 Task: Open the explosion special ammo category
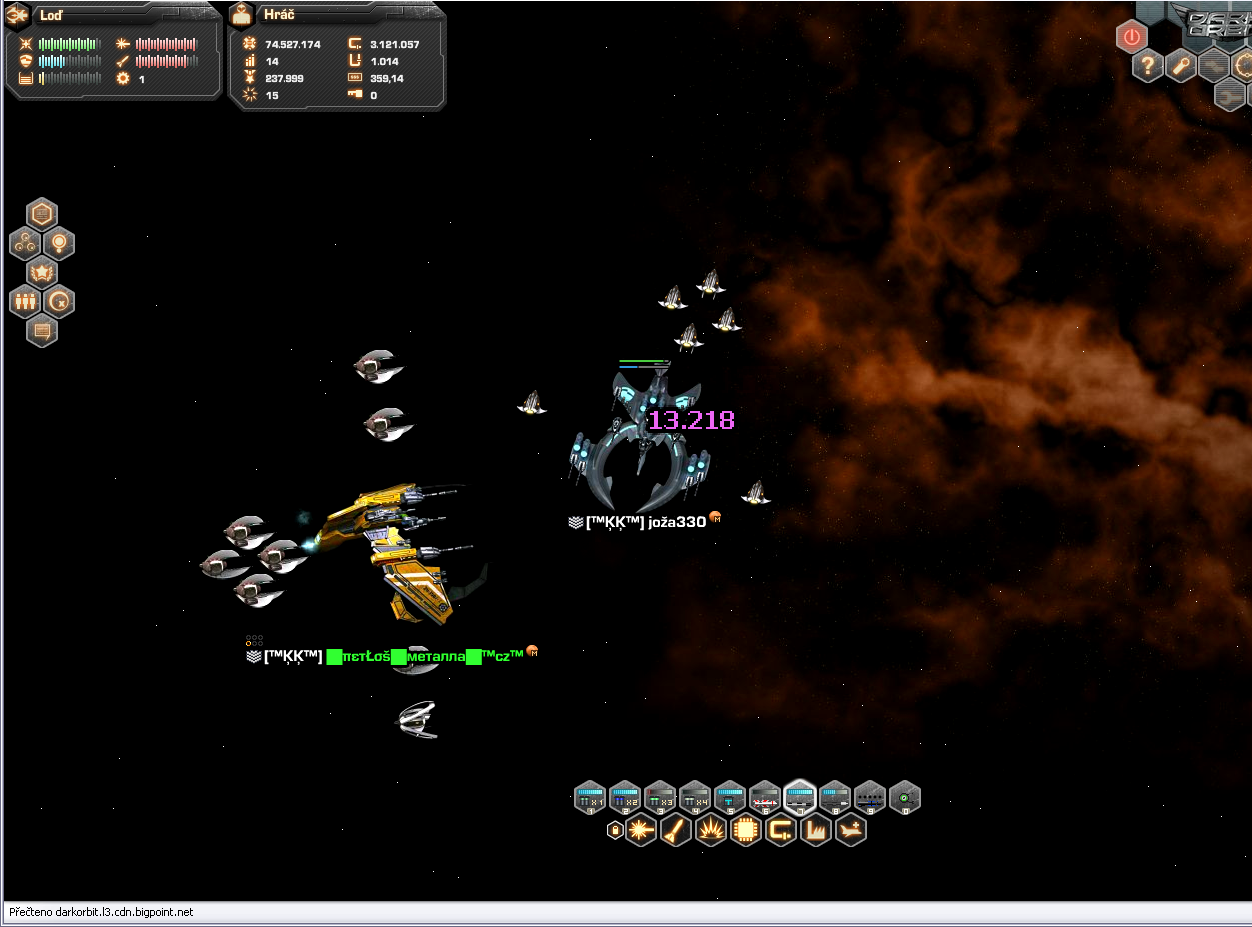tap(711, 830)
